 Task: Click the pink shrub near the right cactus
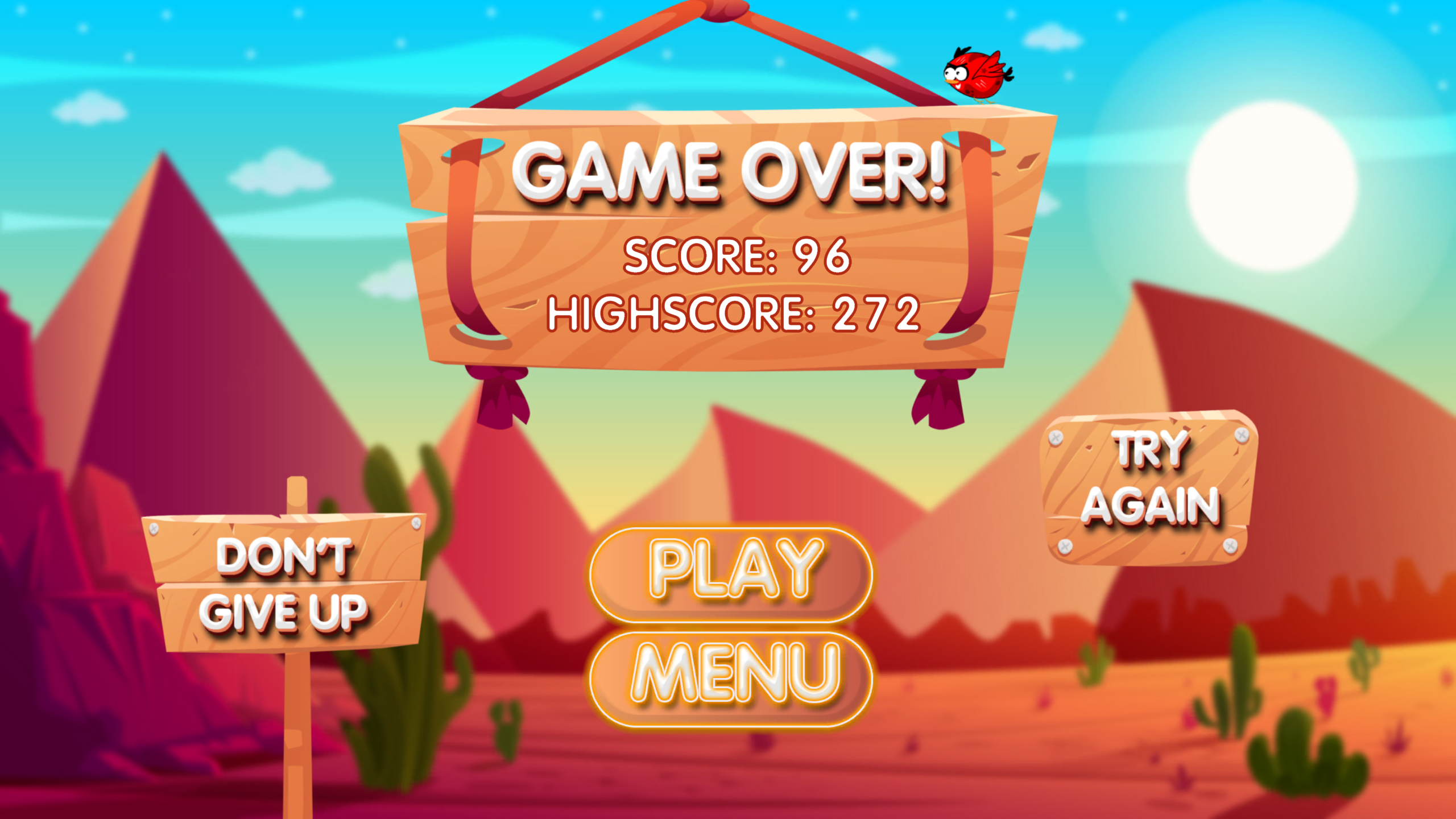pos(1325,694)
